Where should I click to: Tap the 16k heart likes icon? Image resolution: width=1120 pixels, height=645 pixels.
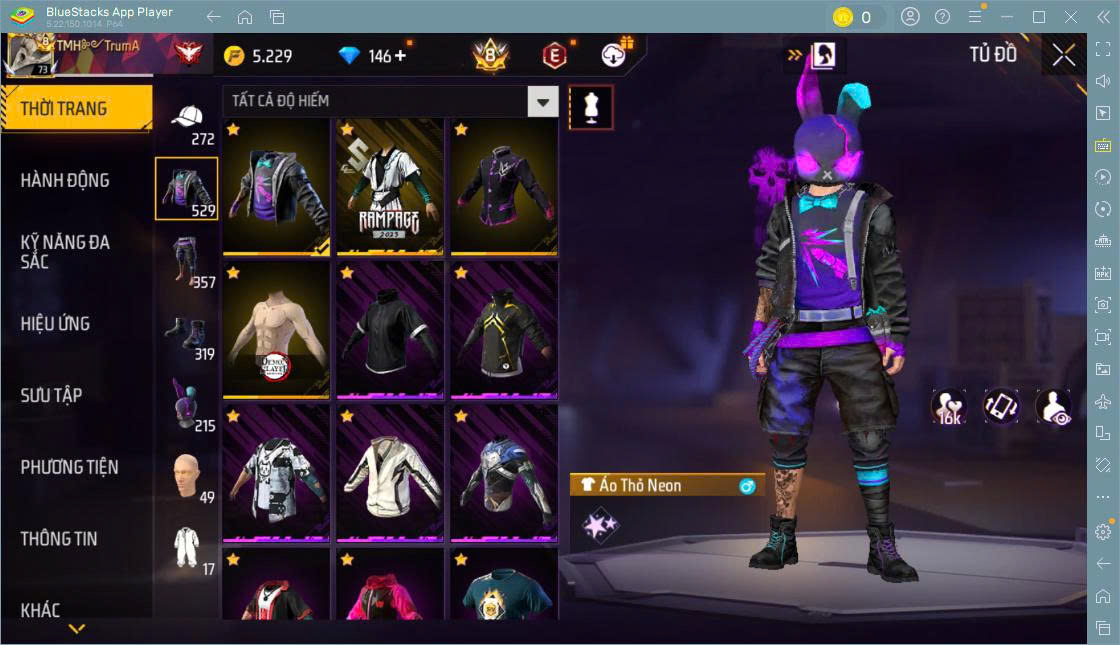(x=948, y=407)
